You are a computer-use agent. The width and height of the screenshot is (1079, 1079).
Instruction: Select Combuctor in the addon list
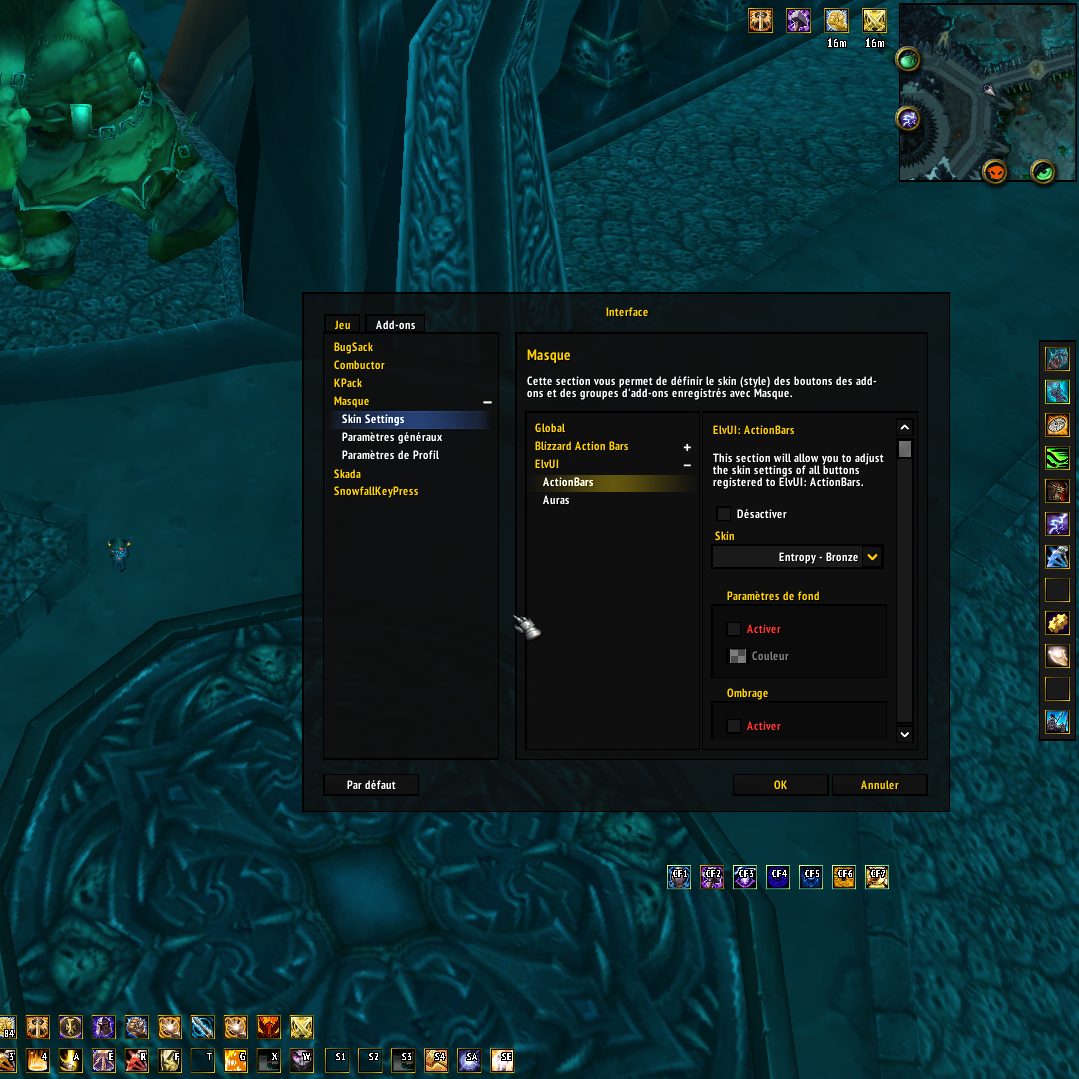[359, 365]
